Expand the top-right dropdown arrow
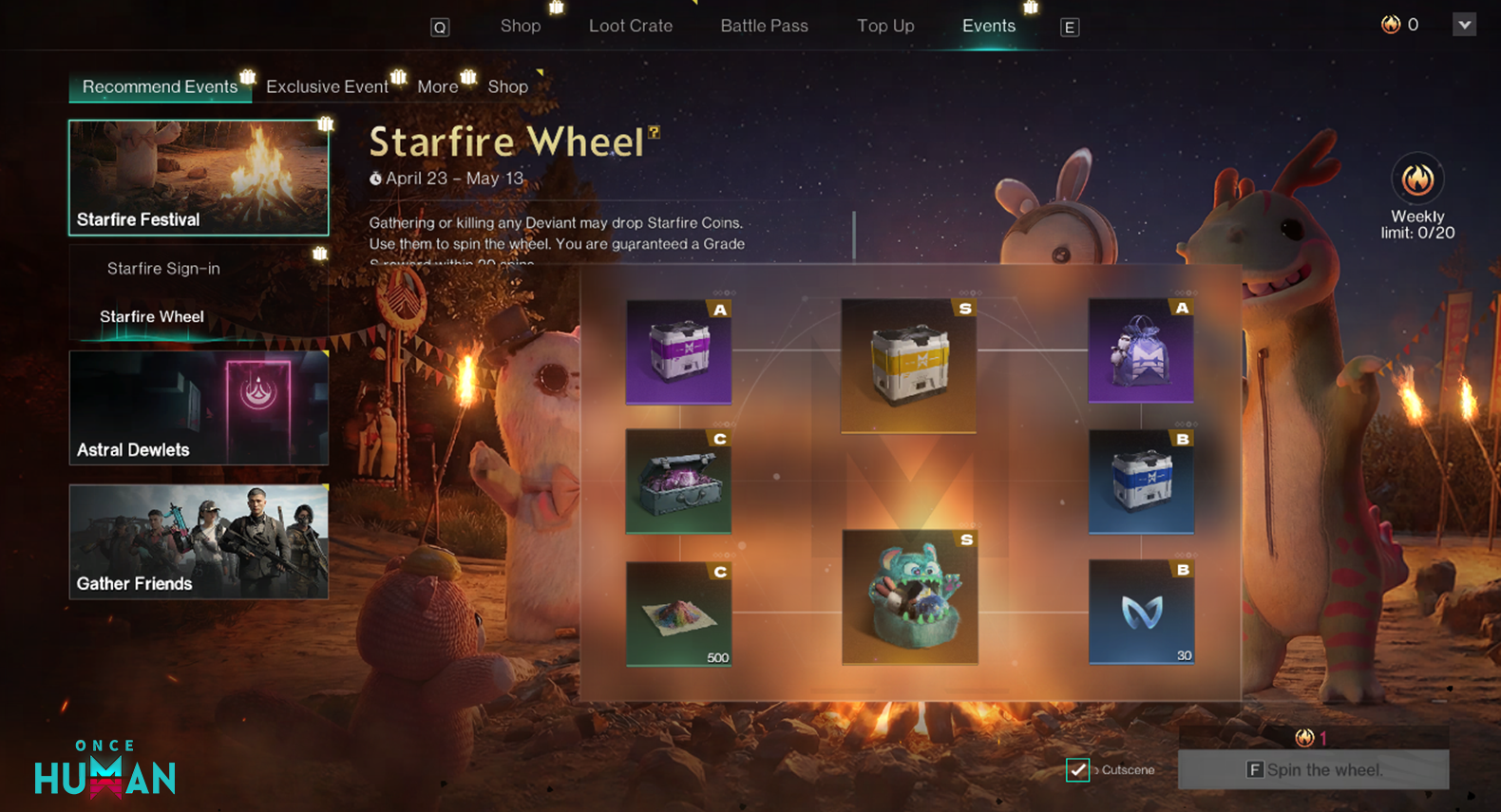The image size is (1501, 812). click(1464, 25)
